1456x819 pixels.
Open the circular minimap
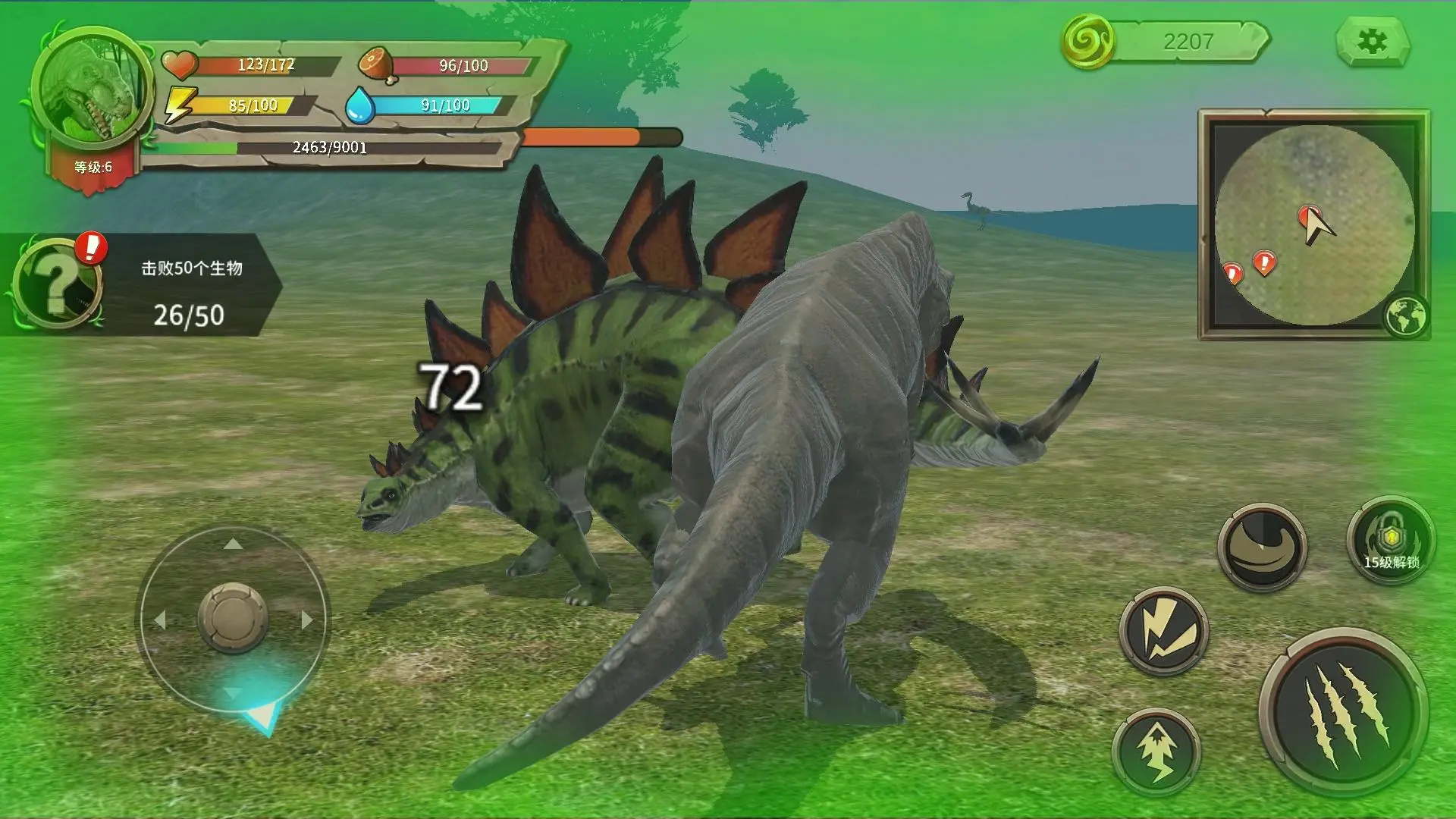pyautogui.click(x=1313, y=224)
